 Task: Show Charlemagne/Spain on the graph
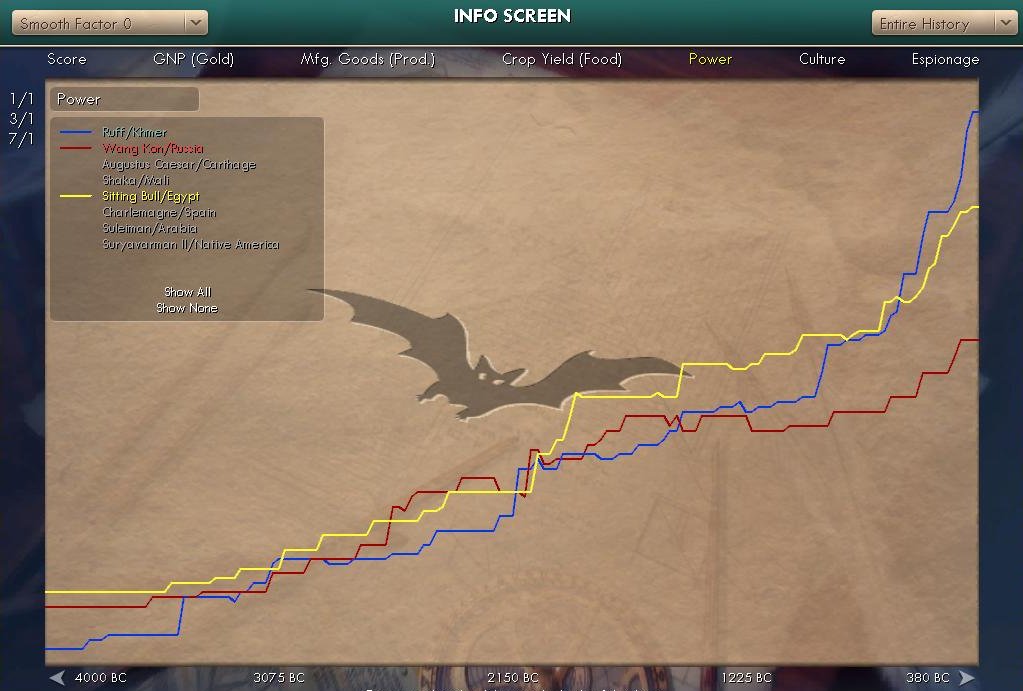(x=158, y=212)
